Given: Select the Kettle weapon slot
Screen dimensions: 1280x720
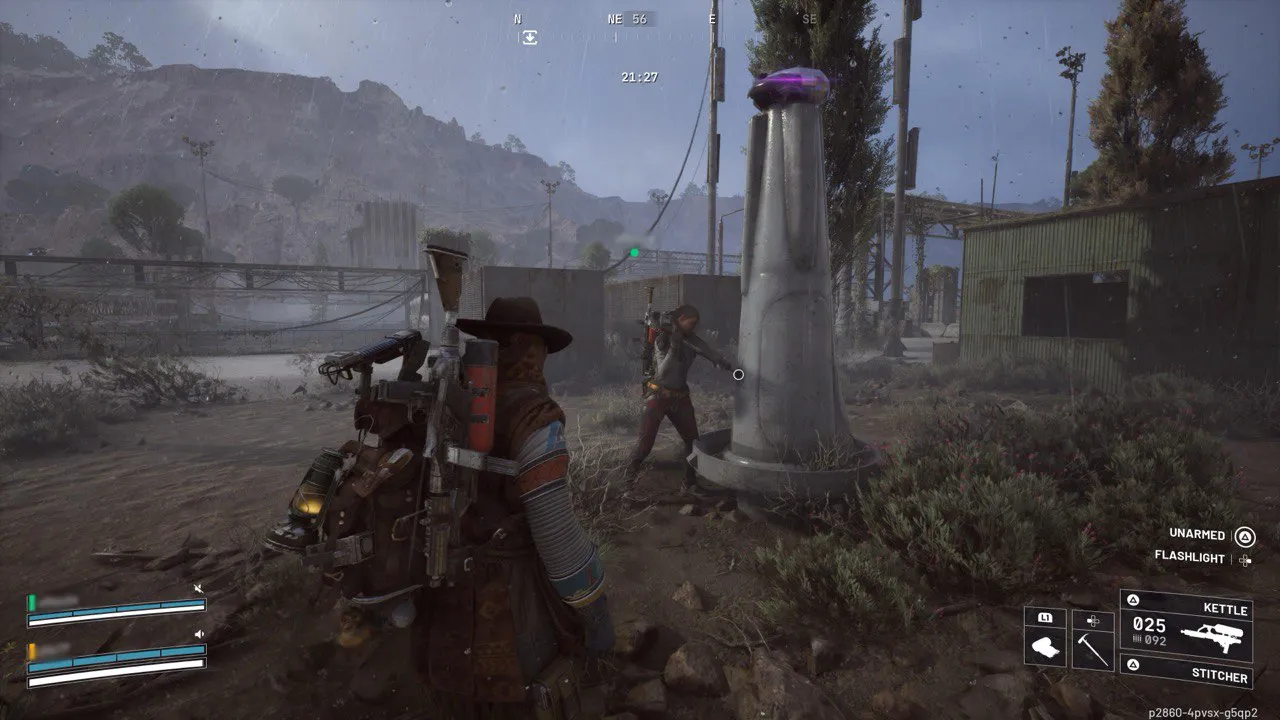Looking at the screenshot, I should (x=1186, y=625).
